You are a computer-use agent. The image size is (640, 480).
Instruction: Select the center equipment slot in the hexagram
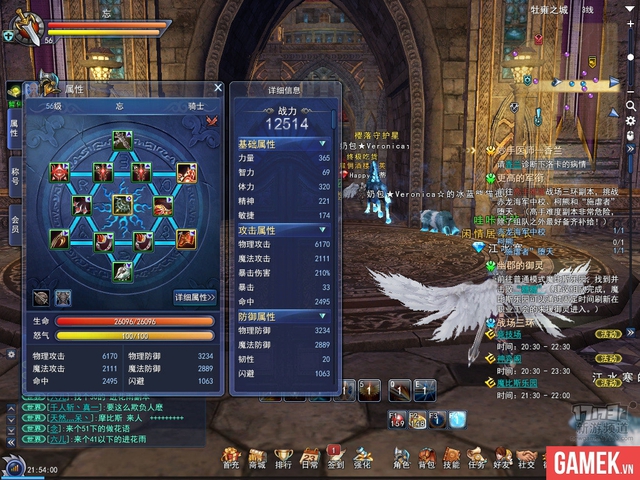point(122,205)
